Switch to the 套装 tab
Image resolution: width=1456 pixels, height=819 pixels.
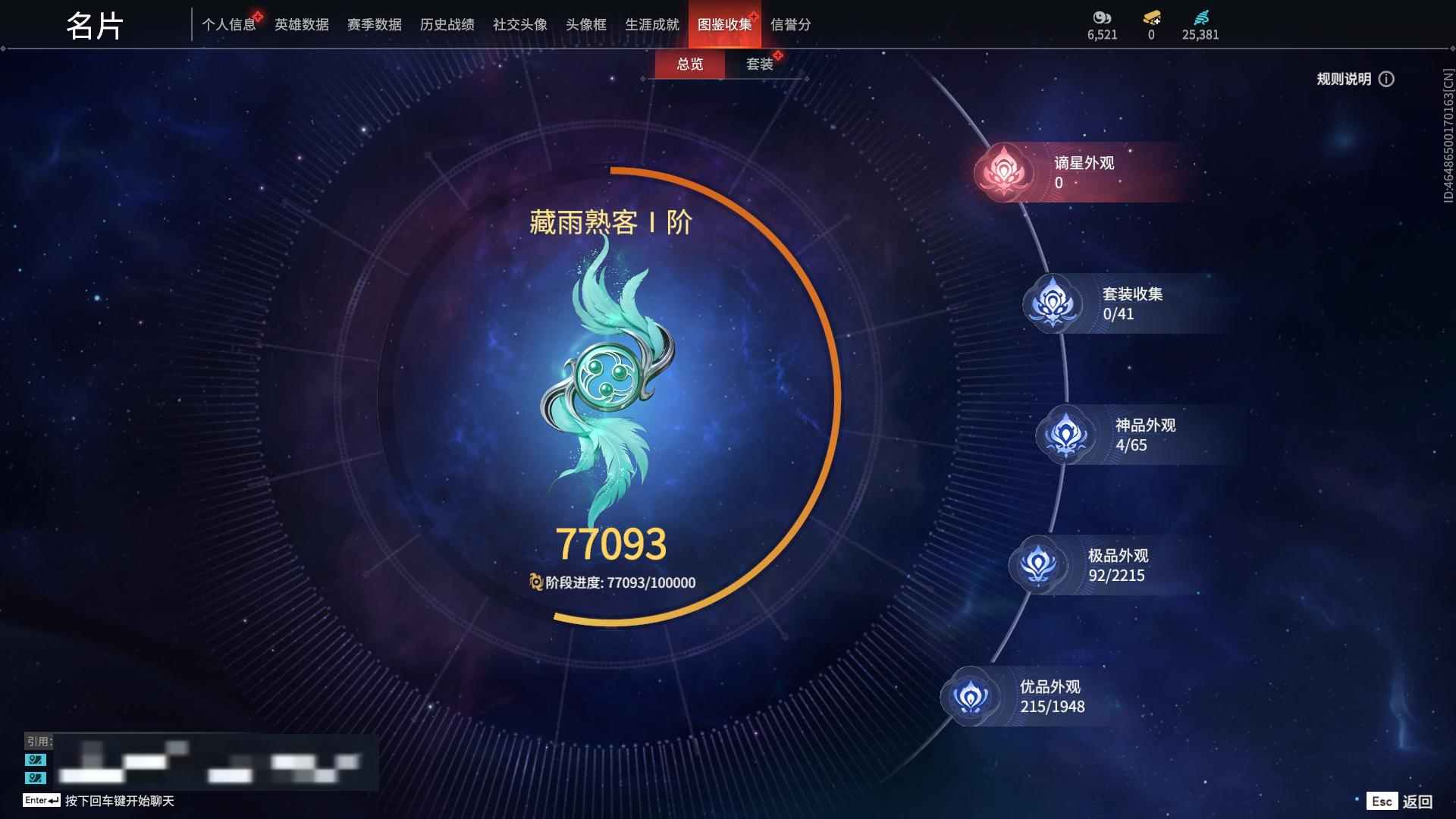[761, 64]
